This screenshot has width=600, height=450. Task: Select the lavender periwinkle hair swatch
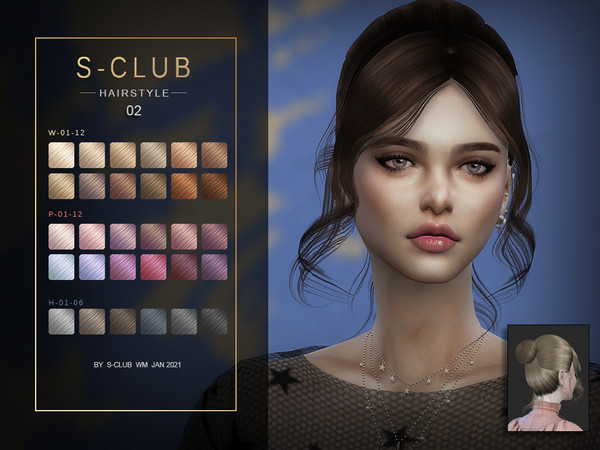[x=93, y=265]
